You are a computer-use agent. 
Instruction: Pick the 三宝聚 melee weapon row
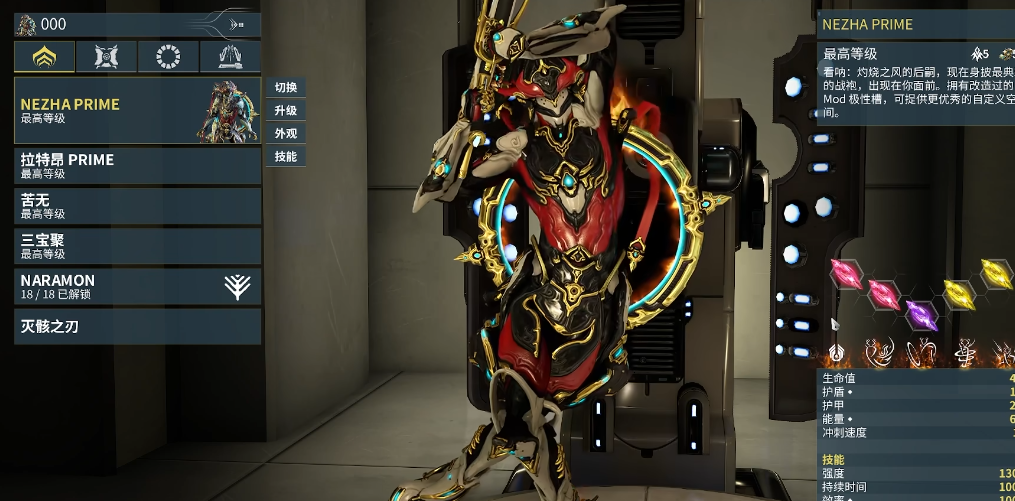(137, 246)
